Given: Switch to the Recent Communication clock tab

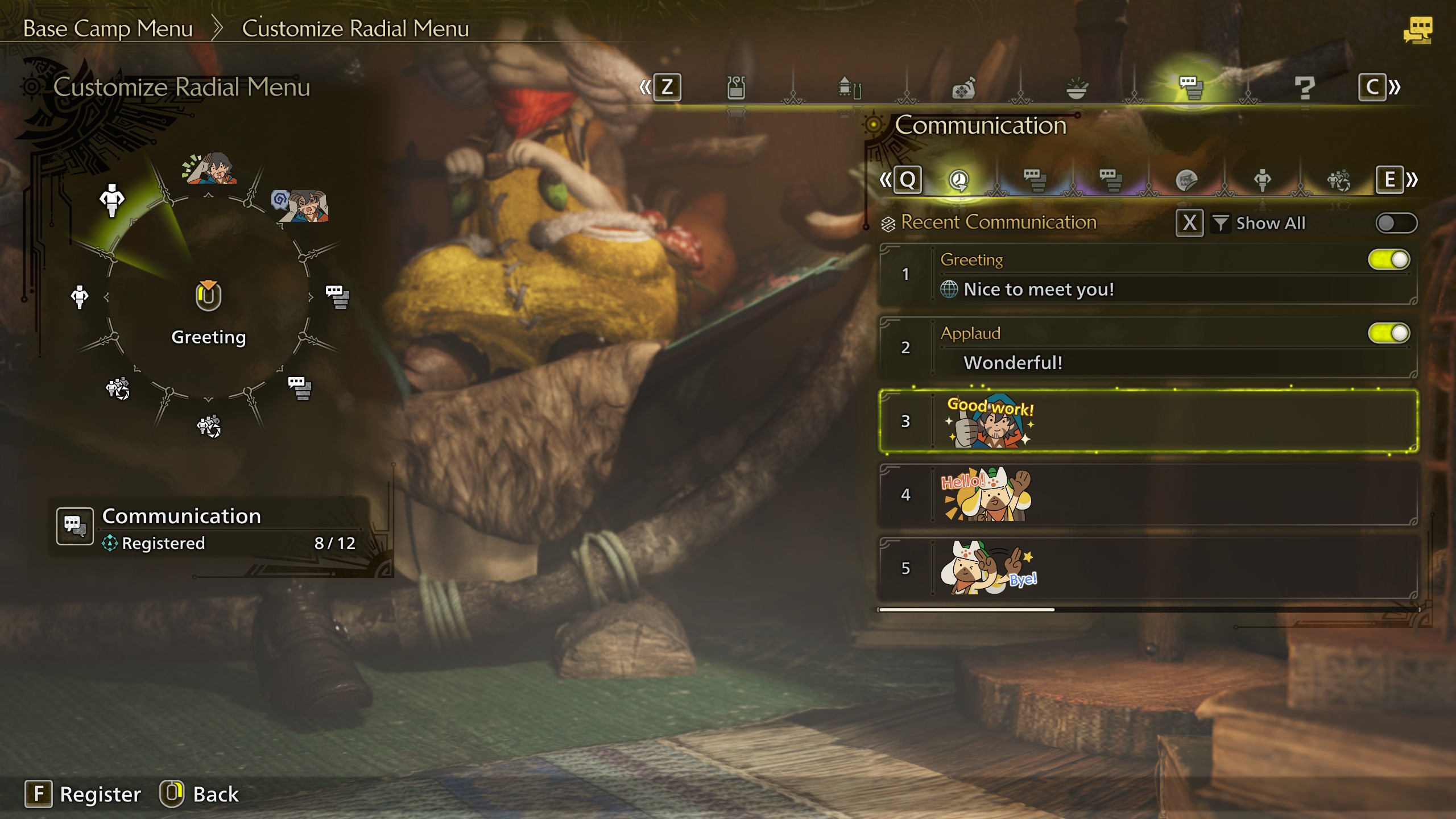Looking at the screenshot, I should tap(959, 180).
